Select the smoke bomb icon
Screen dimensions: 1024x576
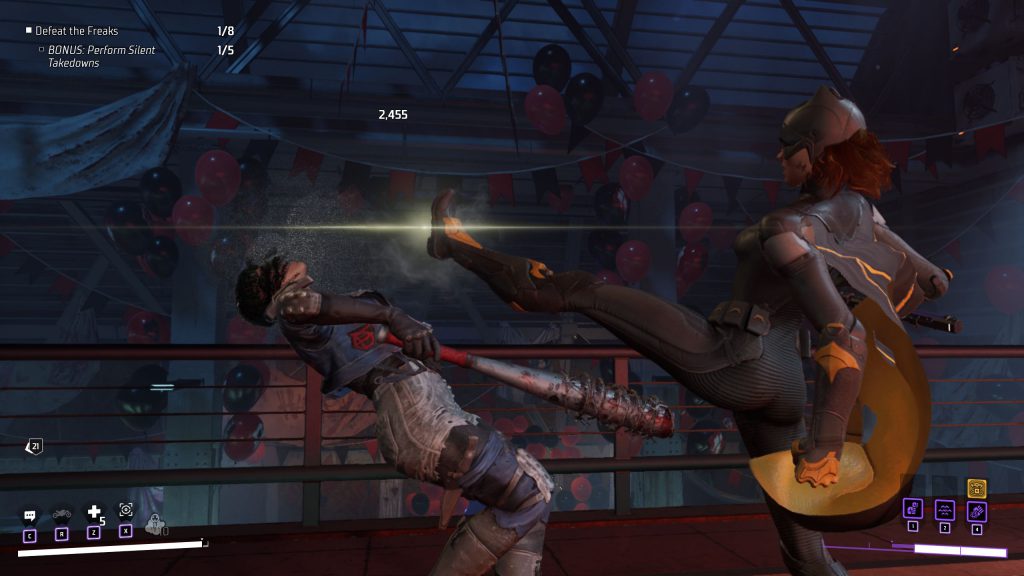(155, 522)
